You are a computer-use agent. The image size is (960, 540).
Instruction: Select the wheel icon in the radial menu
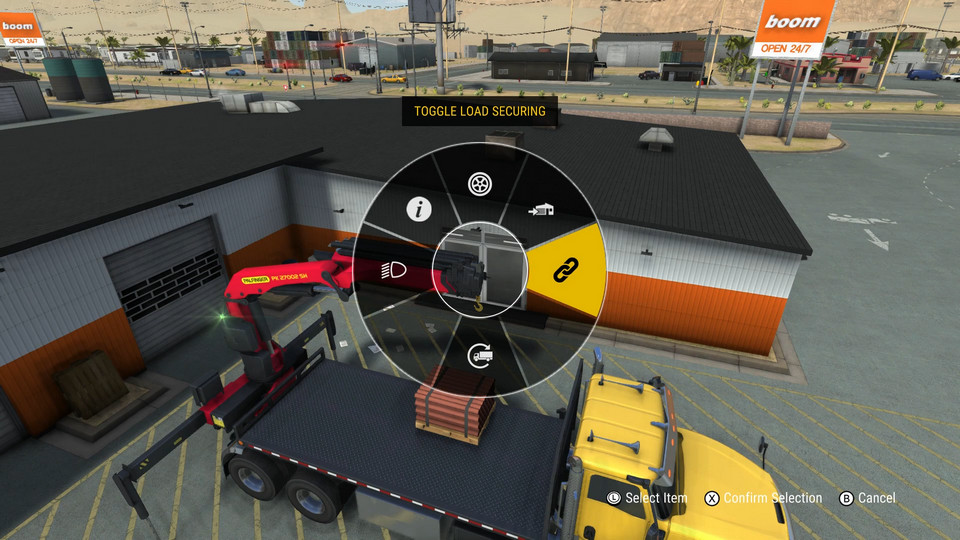(479, 184)
